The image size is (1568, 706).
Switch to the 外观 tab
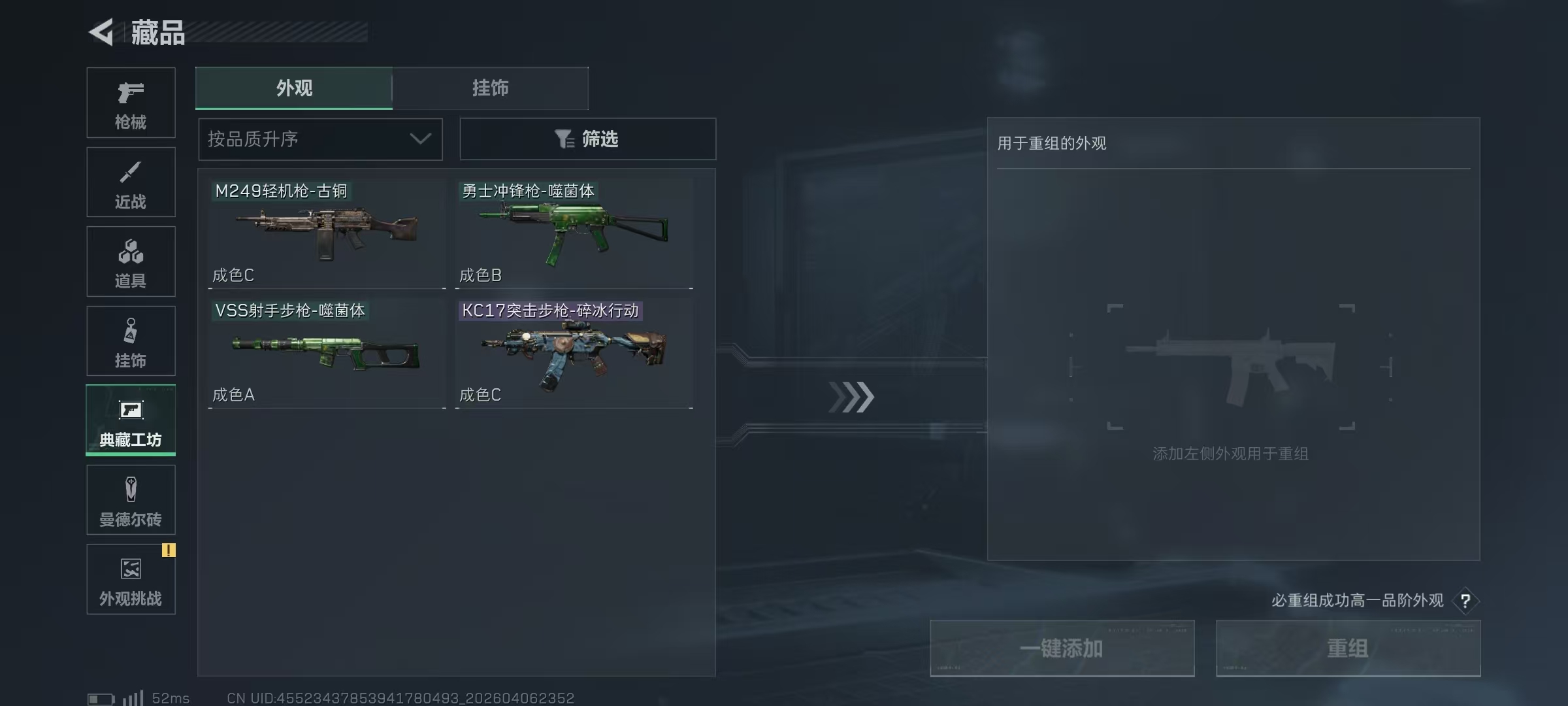coord(294,88)
